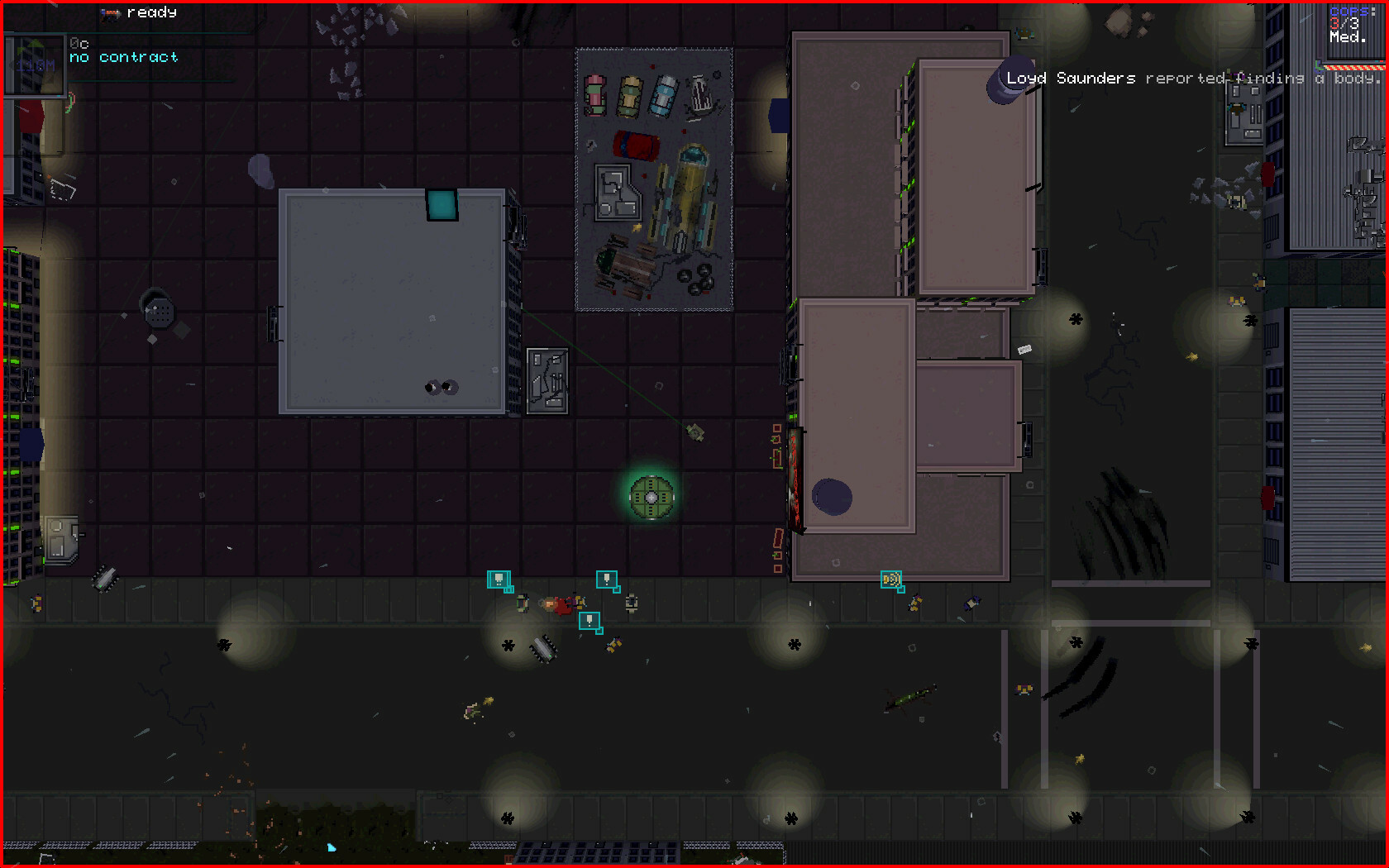The height and width of the screenshot is (868, 1389).
Task: Expand the weapon status bar labeled 'ready'
Action: pyautogui.click(x=151, y=12)
